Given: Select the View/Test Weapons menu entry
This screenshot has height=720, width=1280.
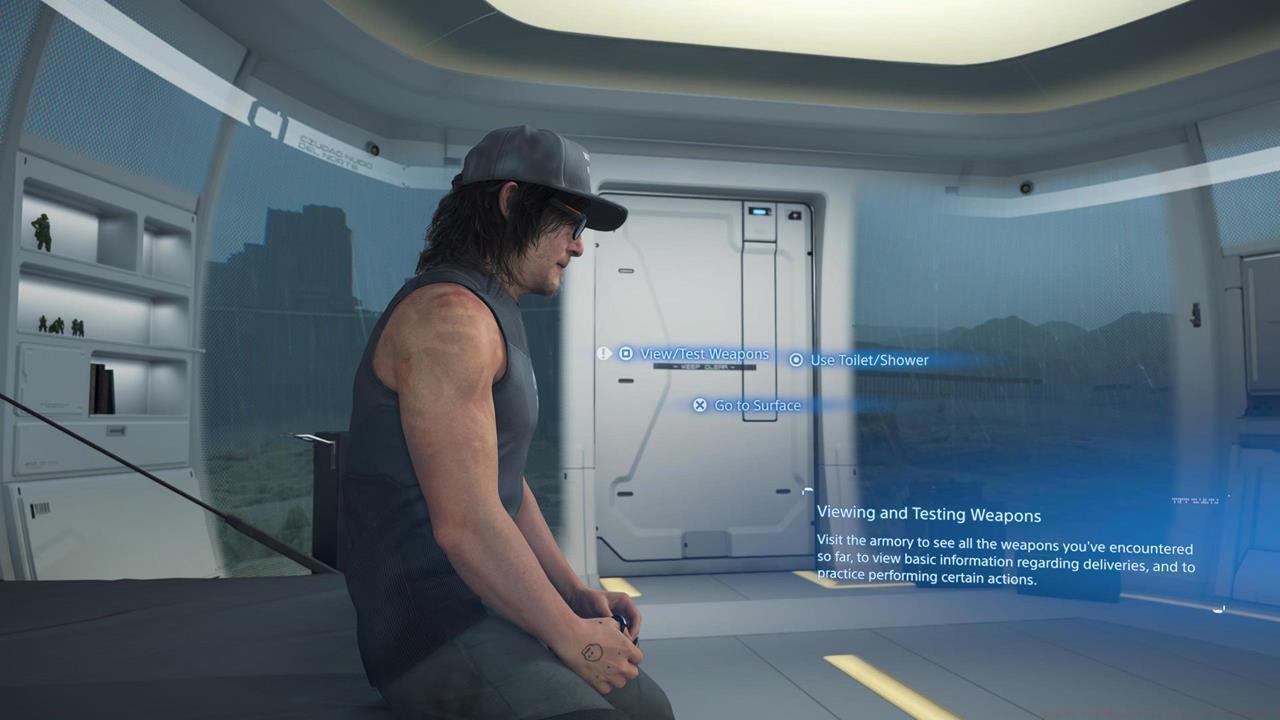Looking at the screenshot, I should (704, 353).
